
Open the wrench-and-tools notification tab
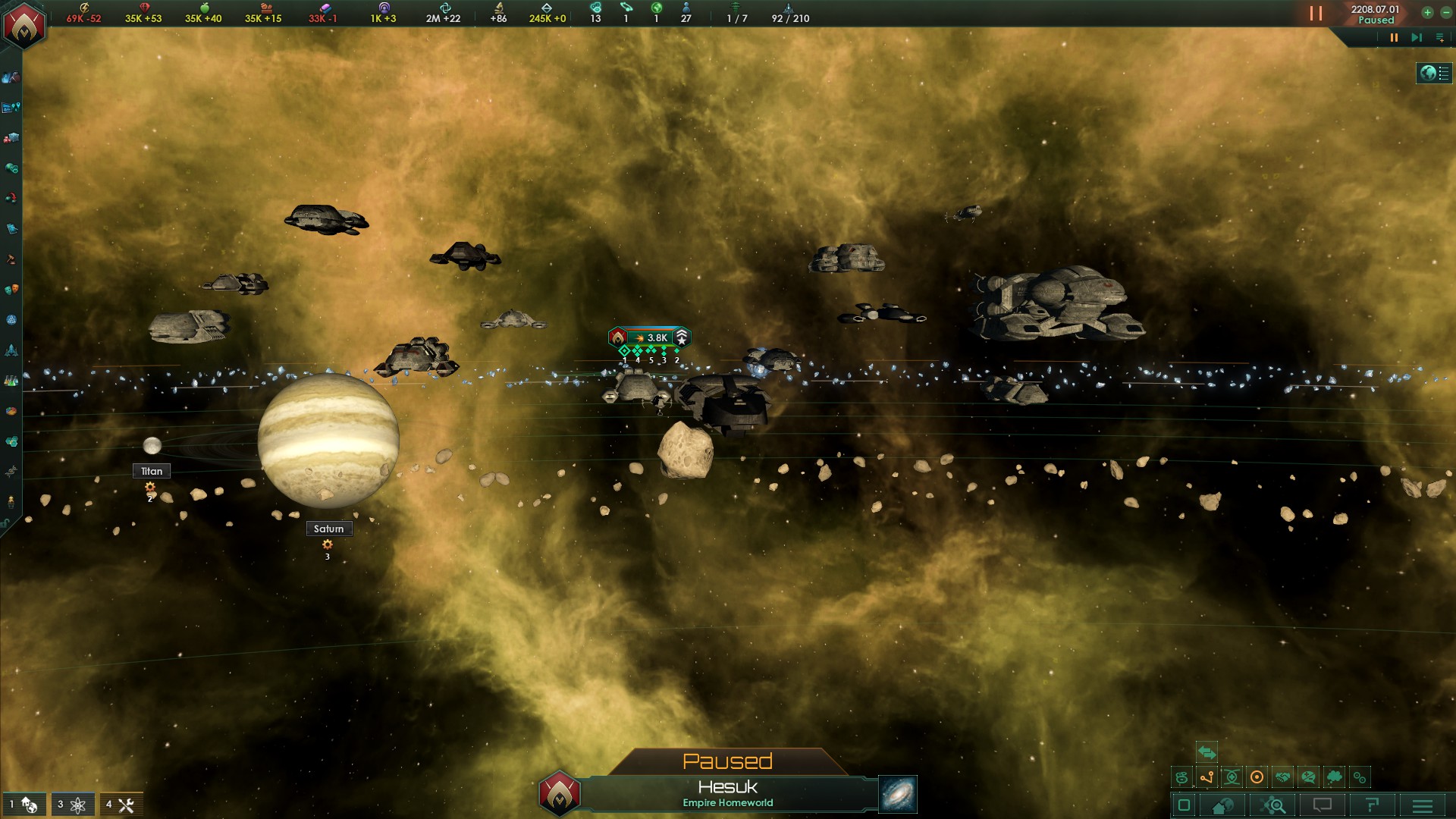tap(121, 805)
